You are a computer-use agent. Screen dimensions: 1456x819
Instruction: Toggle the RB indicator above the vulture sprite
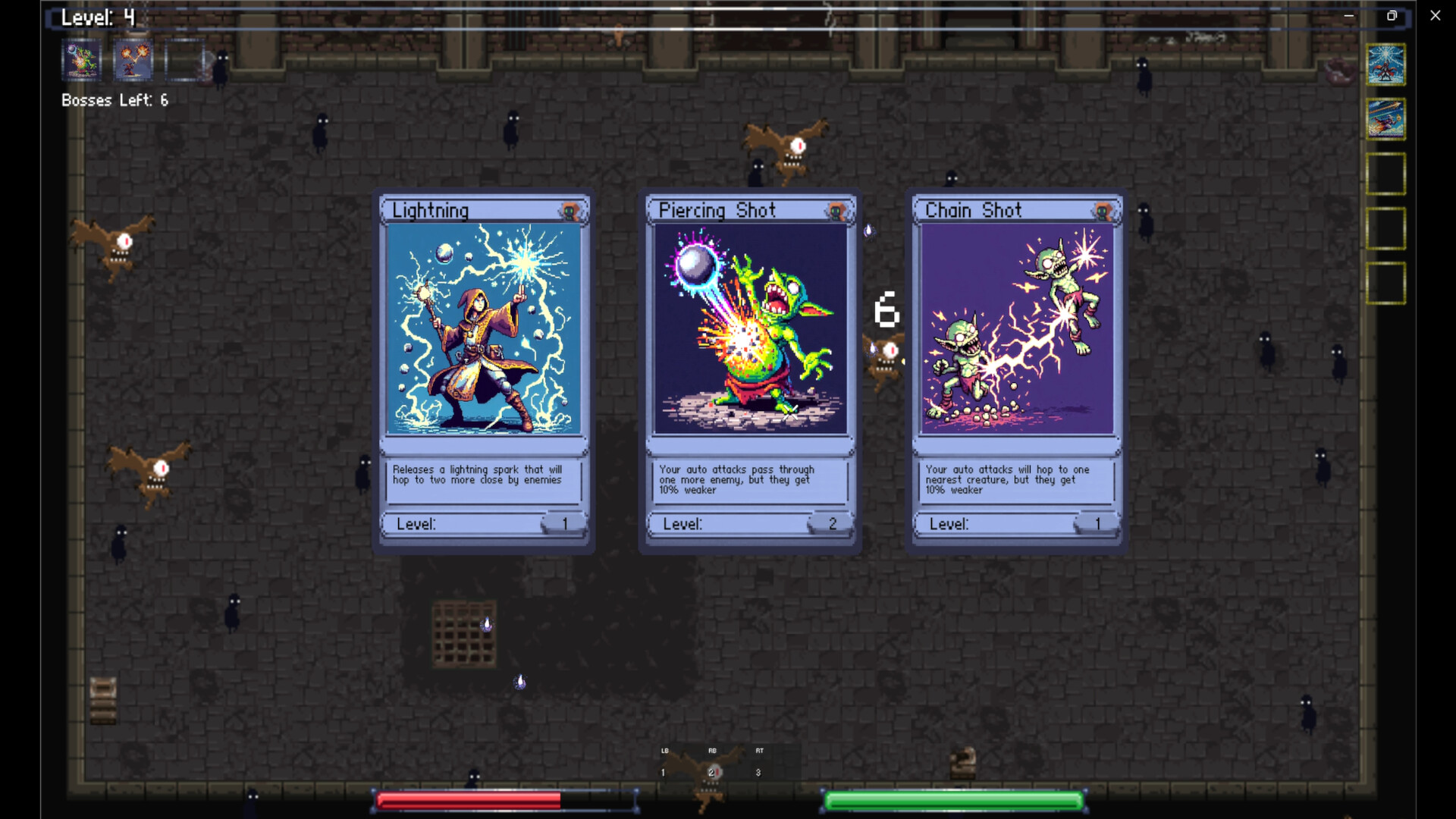(711, 752)
